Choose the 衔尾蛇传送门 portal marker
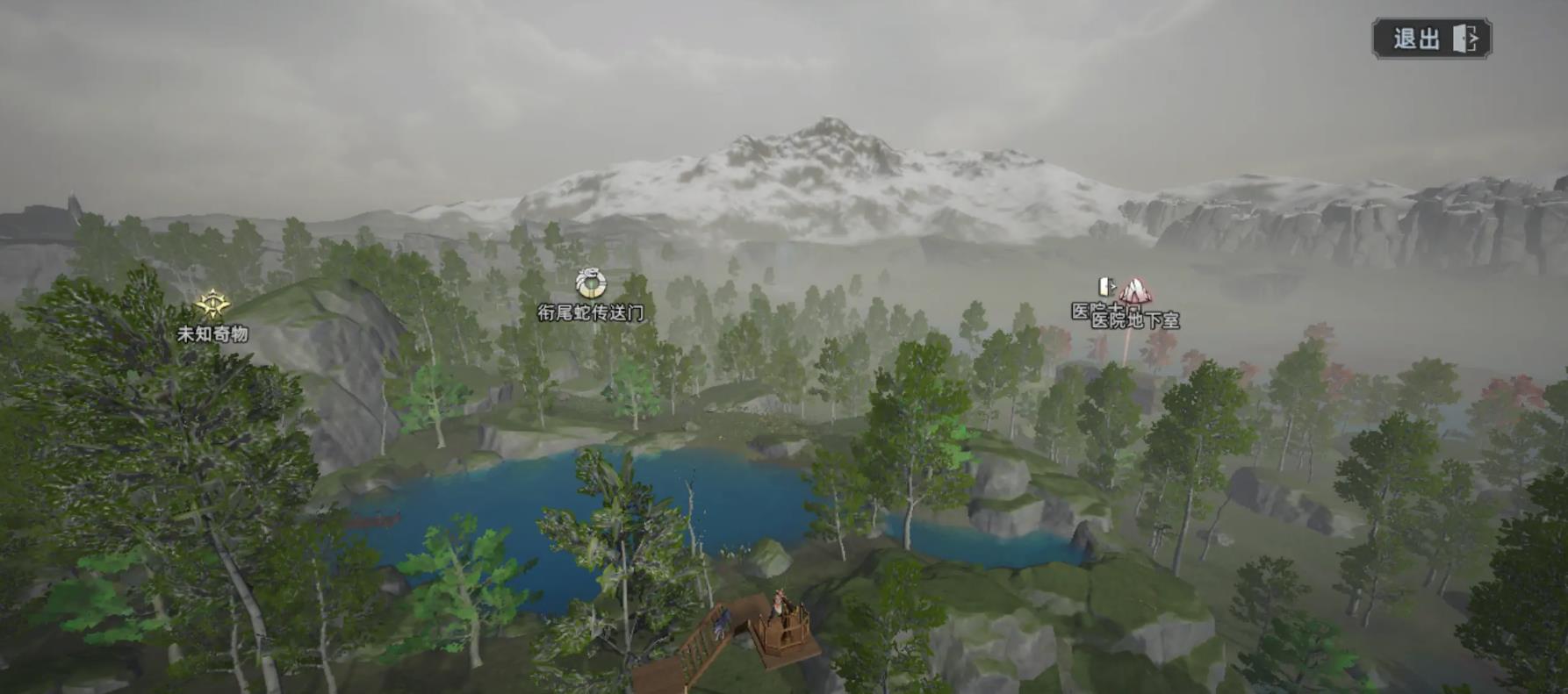The image size is (1568, 694). pos(591,284)
